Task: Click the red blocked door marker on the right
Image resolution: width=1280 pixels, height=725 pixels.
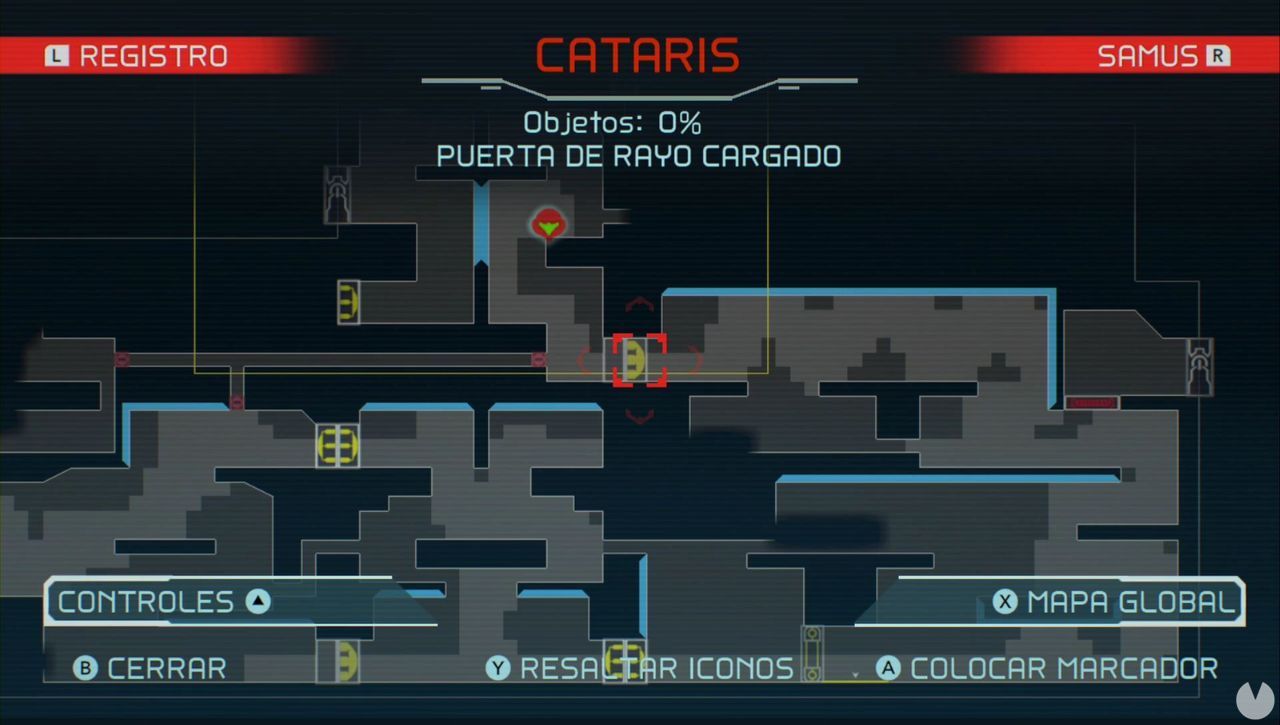Action: (x=1093, y=403)
